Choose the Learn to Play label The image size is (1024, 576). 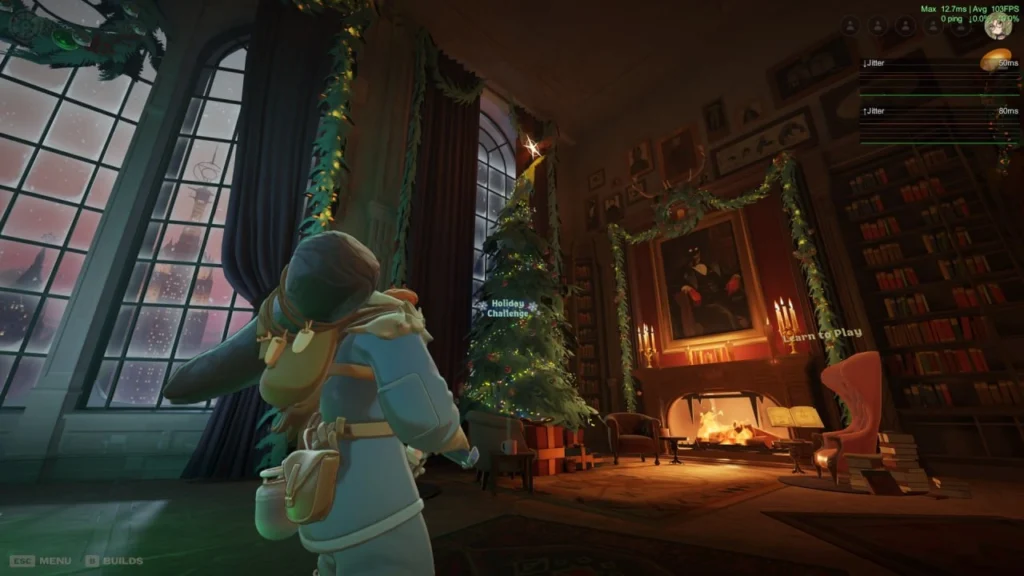click(822, 335)
